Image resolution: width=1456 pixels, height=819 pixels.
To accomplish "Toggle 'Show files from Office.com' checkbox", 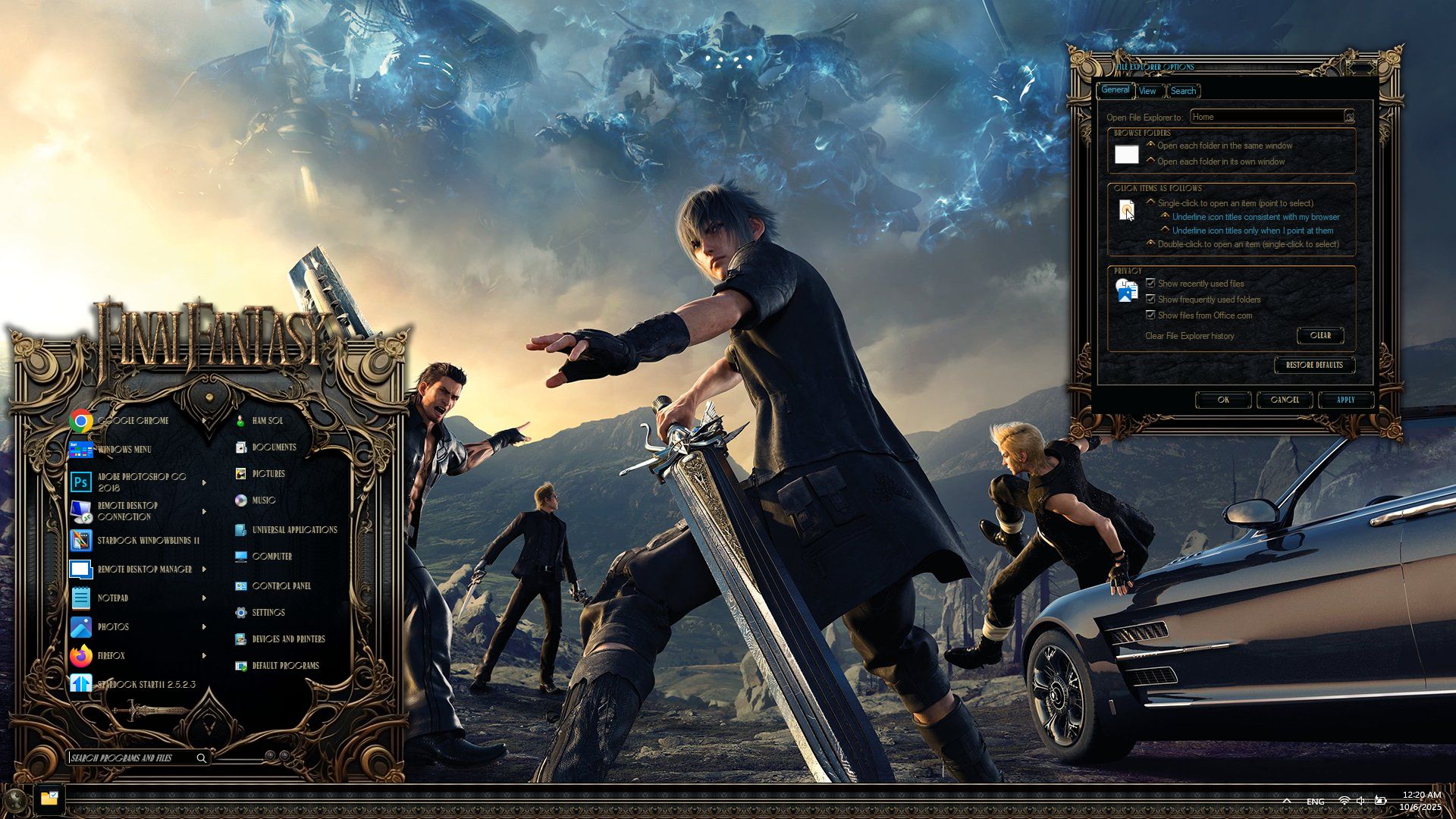I will coord(1150,315).
